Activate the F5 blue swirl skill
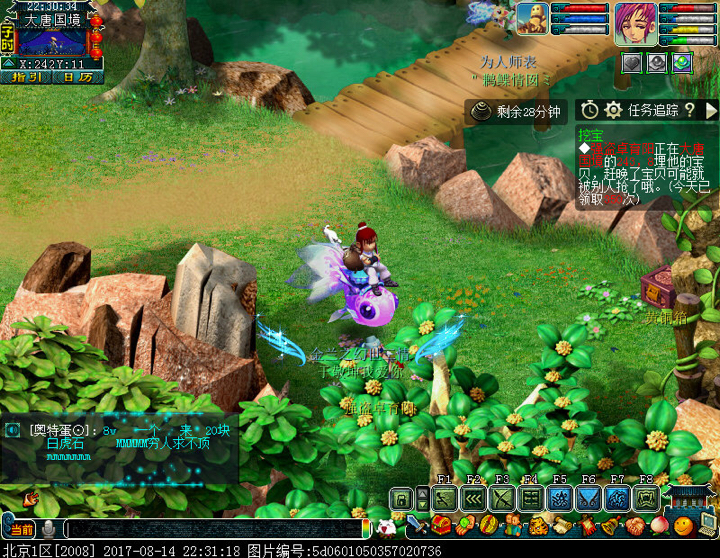 (560, 498)
